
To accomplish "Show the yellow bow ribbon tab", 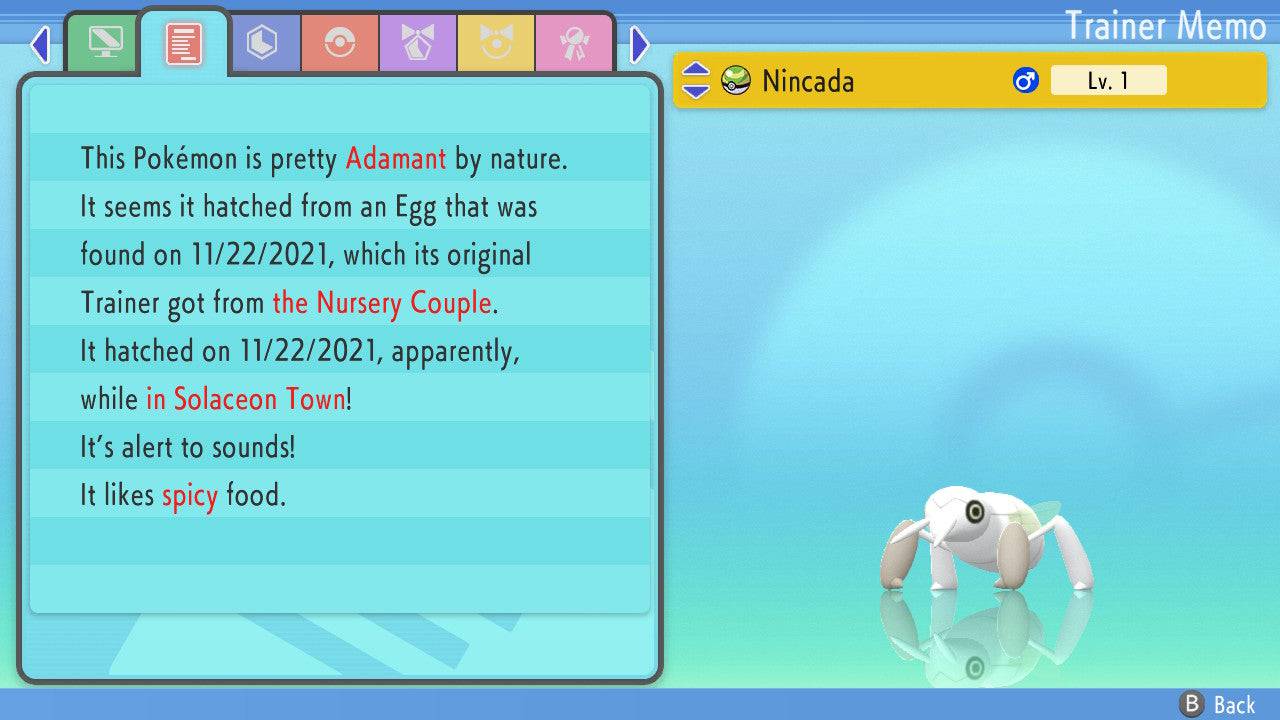I will (x=496, y=43).
